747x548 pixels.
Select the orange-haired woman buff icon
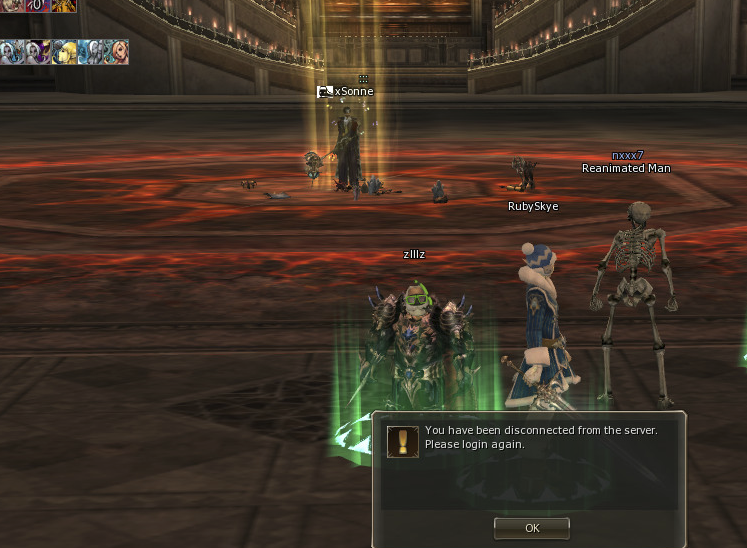116,52
